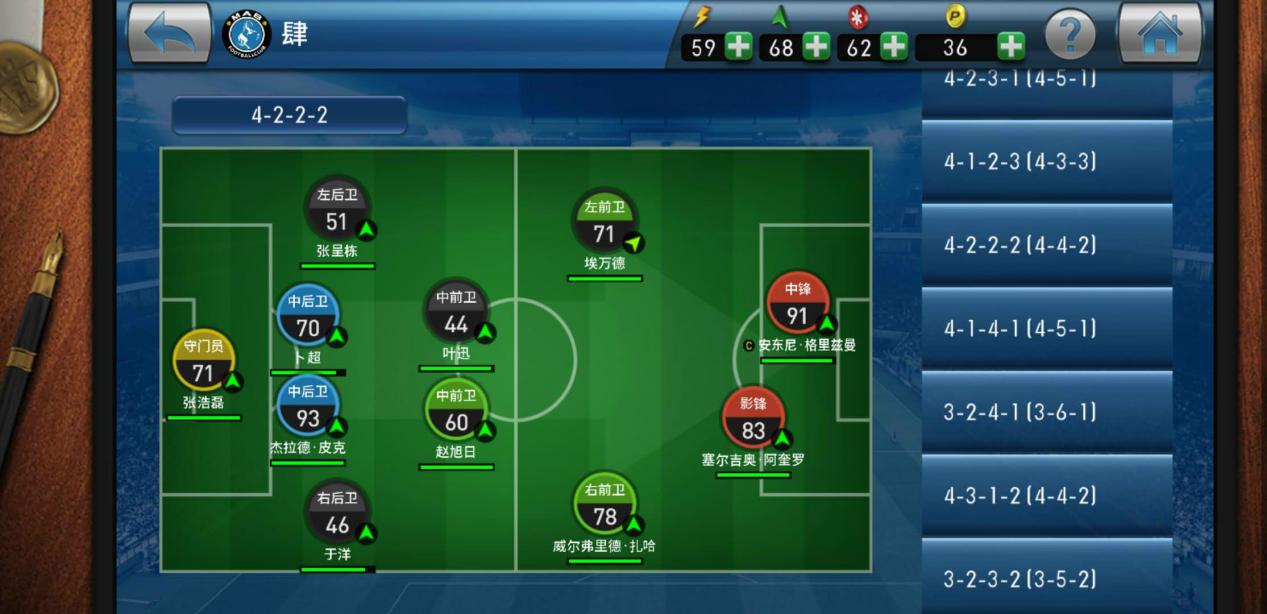Pick the 4-1-4-1 (4-5-1) formation

[x=1046, y=328]
